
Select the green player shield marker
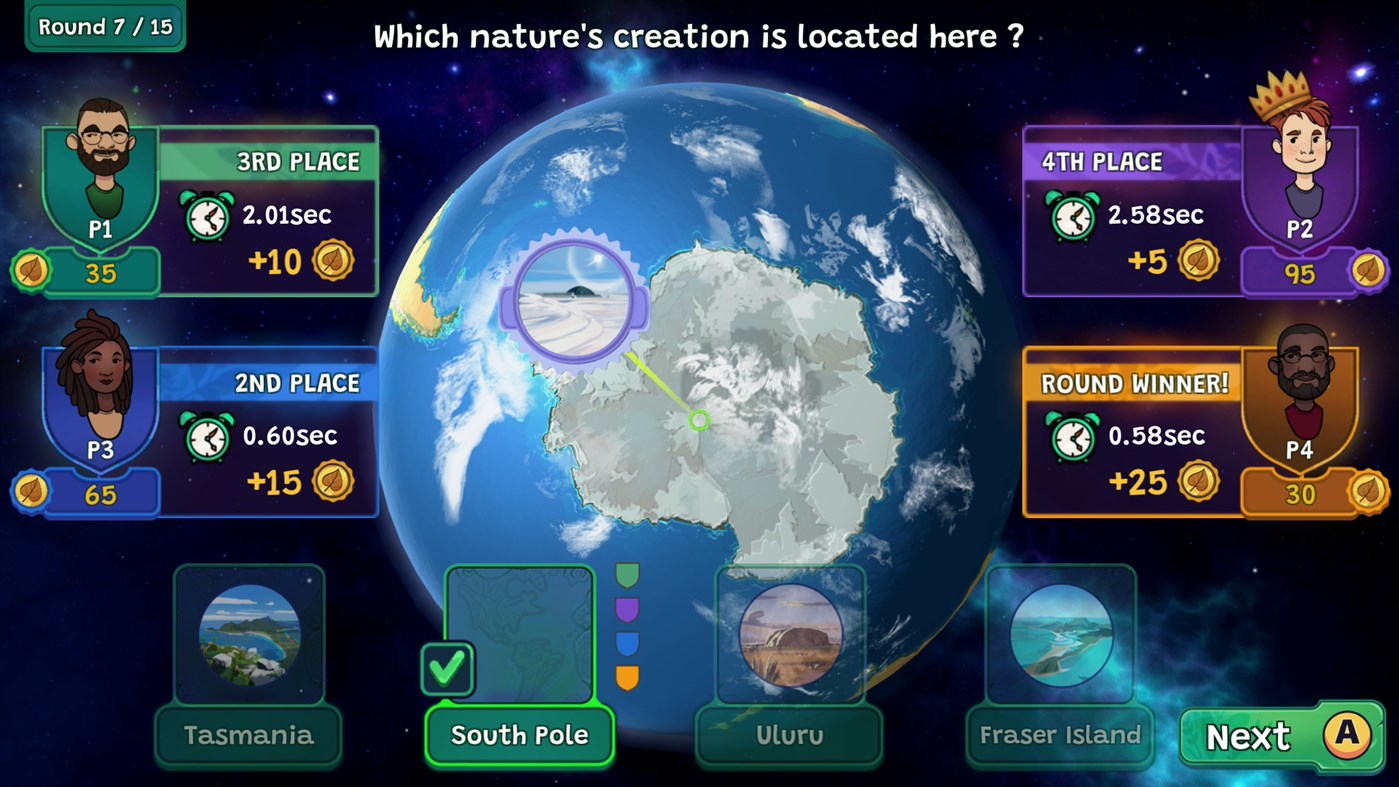(628, 575)
